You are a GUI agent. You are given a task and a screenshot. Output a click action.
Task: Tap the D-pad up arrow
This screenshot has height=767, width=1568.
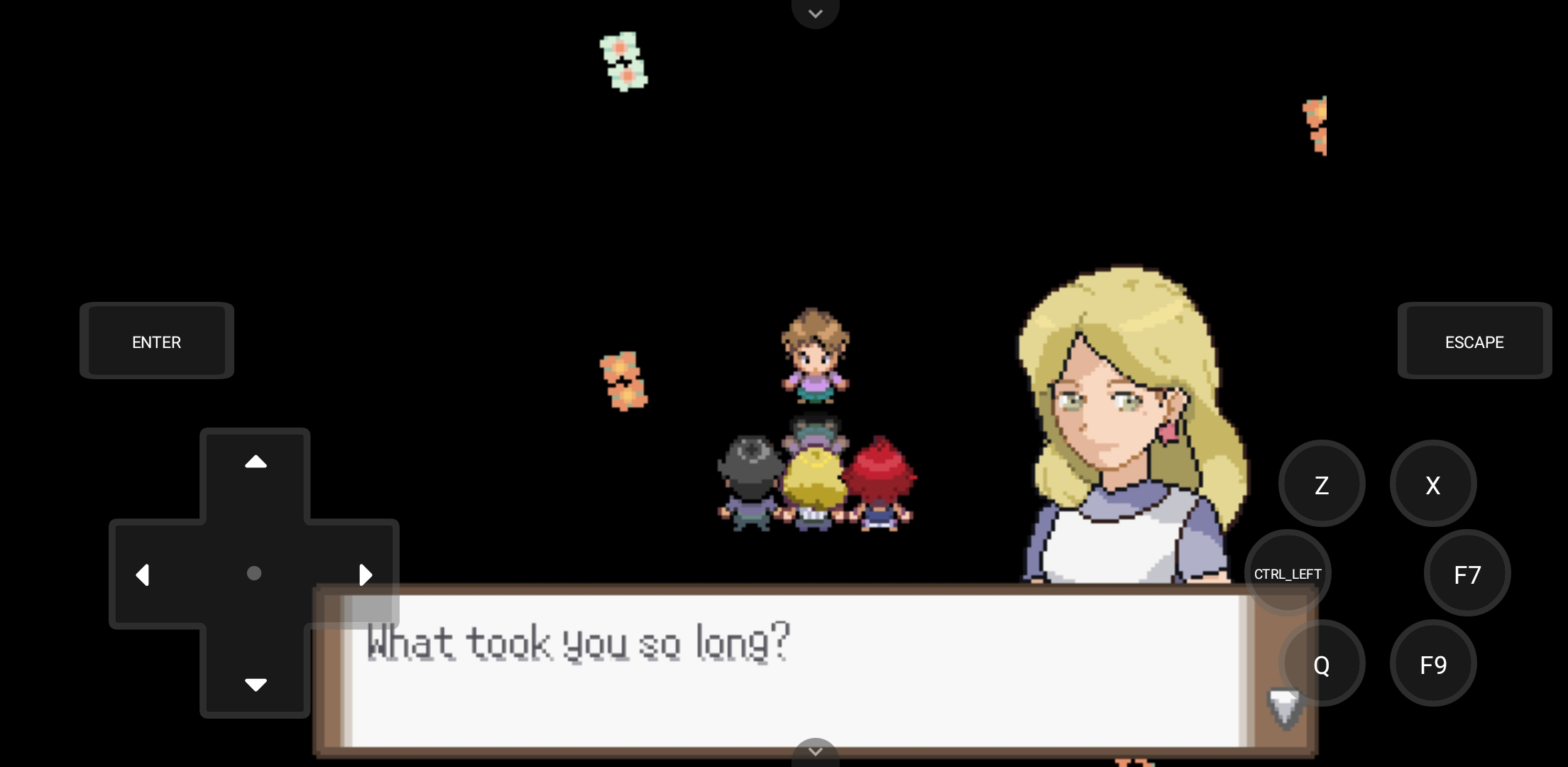255,462
